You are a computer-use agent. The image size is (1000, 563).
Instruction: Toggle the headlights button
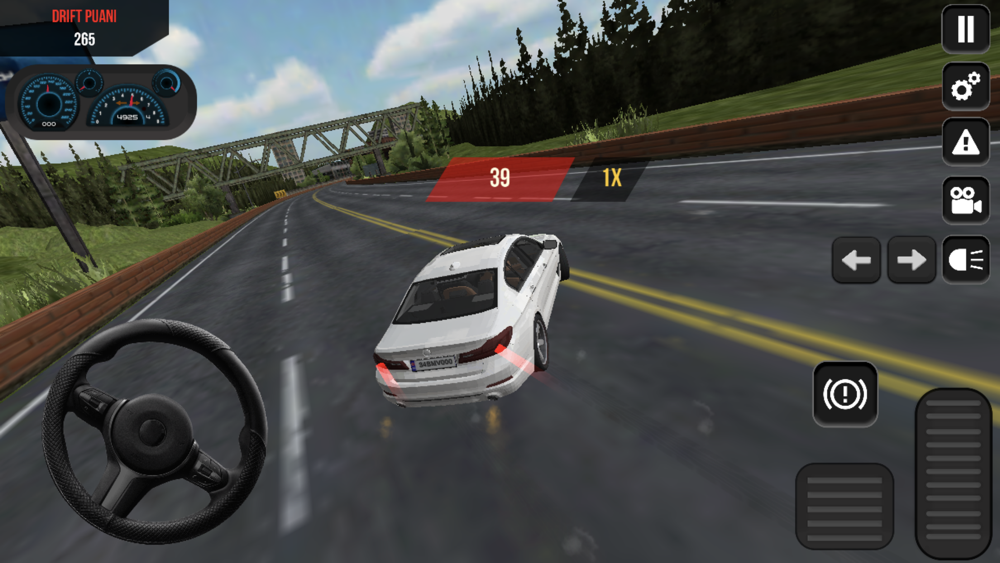point(965,260)
